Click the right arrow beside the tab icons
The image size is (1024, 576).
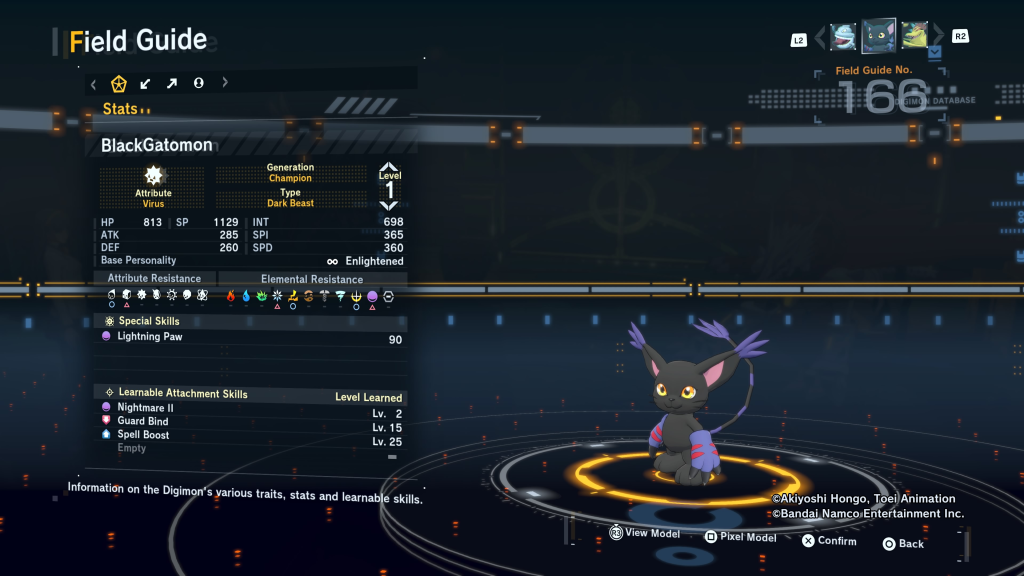point(225,84)
